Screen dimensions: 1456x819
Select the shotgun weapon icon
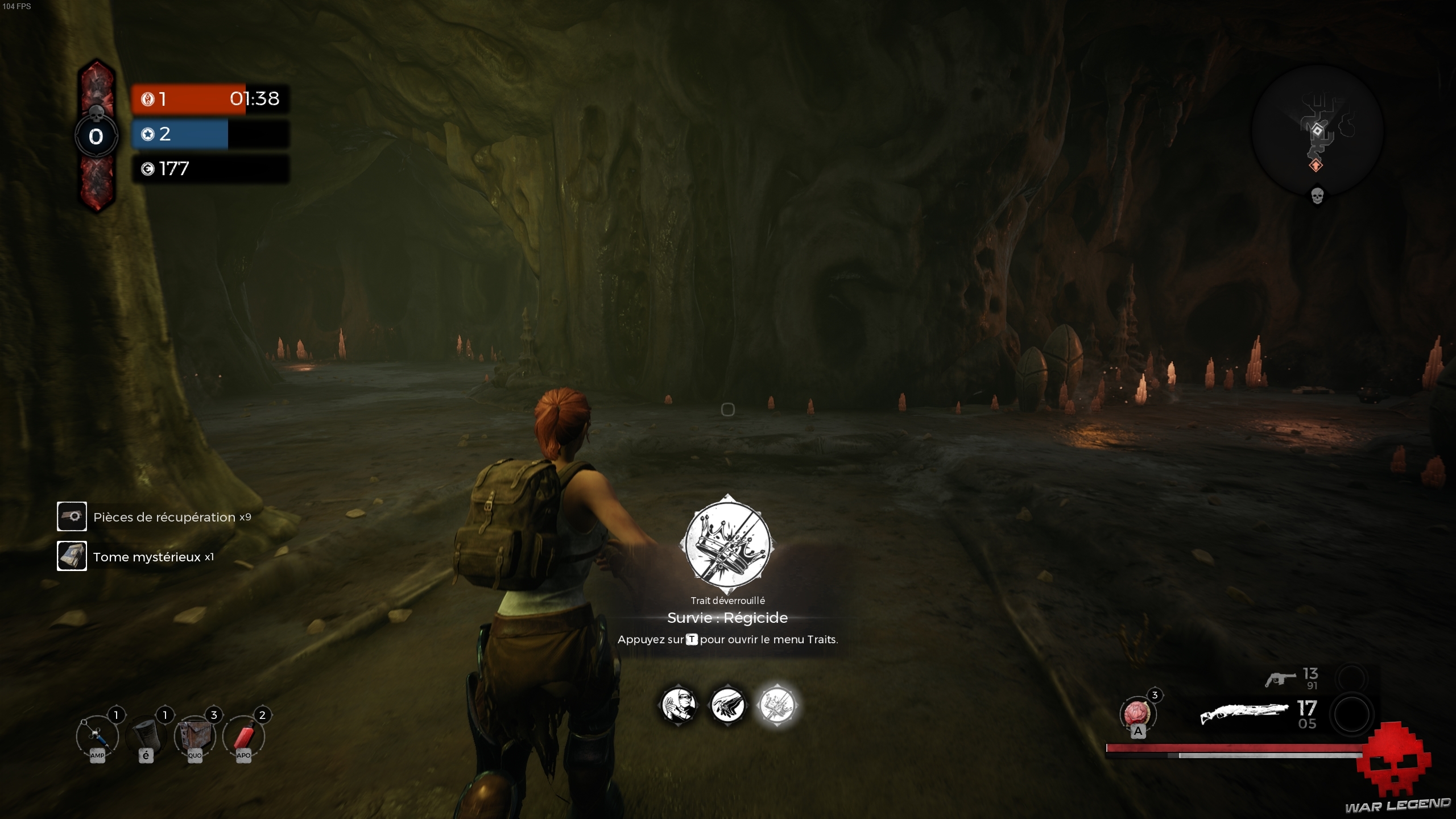[1243, 714]
